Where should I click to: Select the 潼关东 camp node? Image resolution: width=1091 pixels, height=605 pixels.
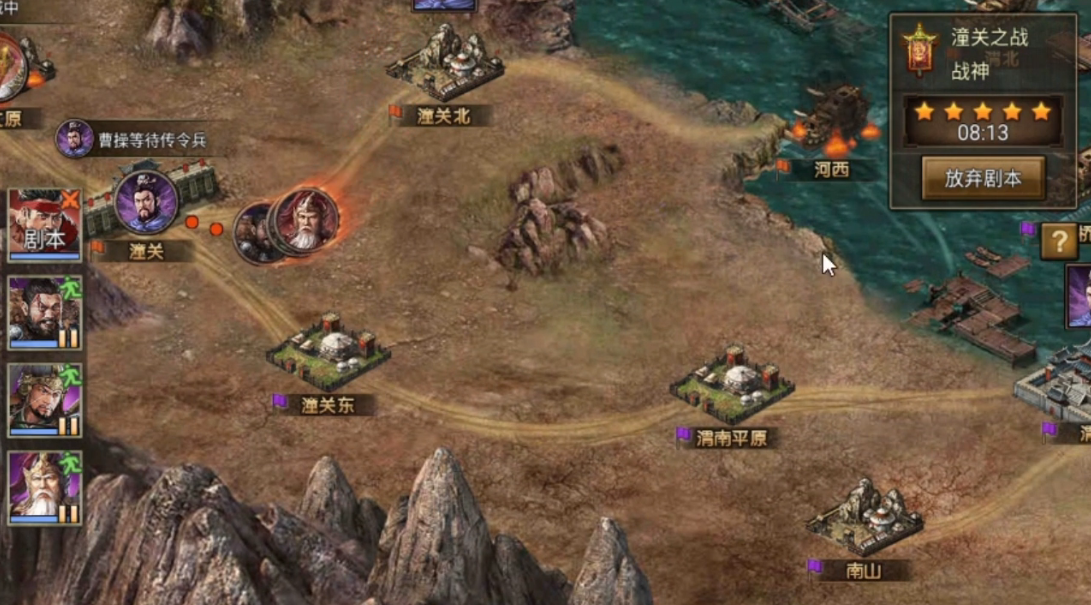(x=328, y=351)
